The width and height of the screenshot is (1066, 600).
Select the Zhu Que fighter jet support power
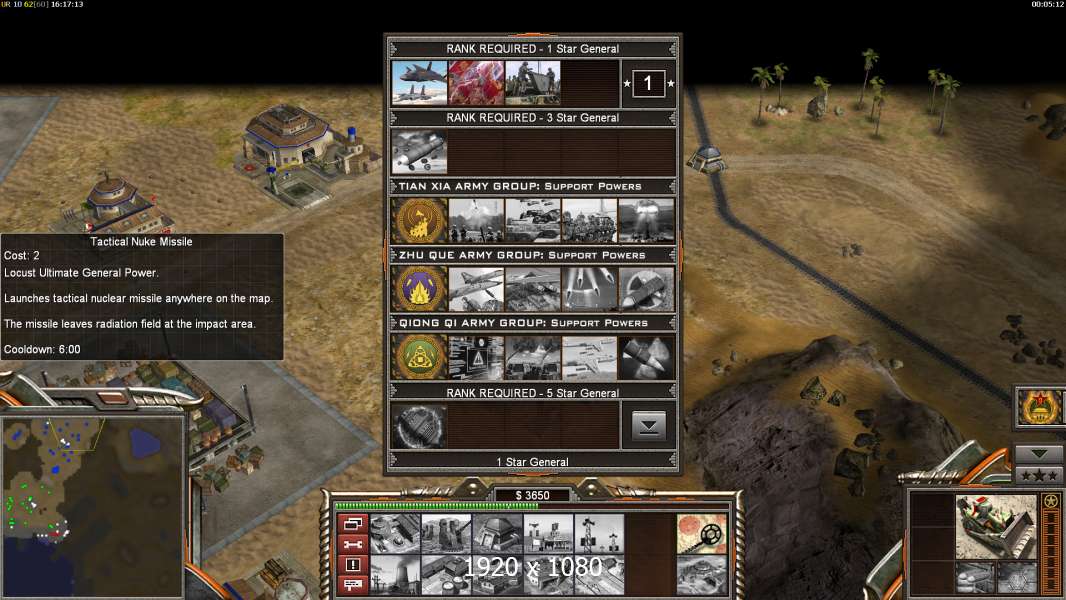(x=475, y=289)
